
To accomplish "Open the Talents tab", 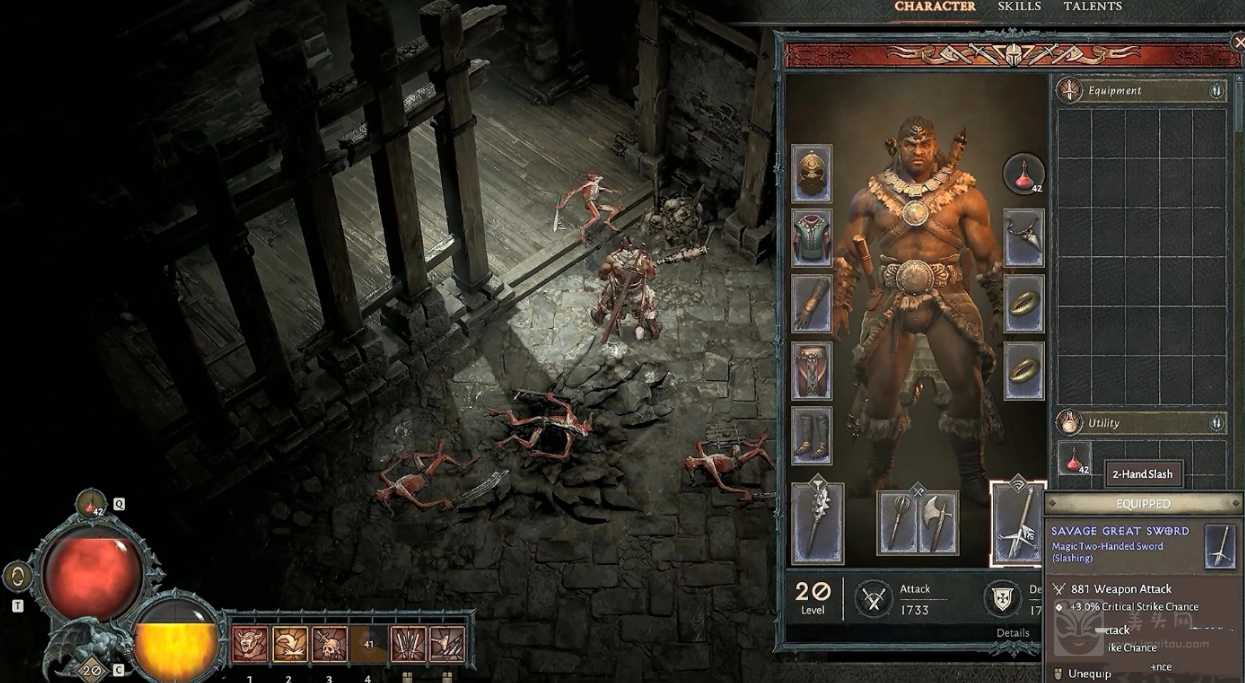I will click(1092, 7).
